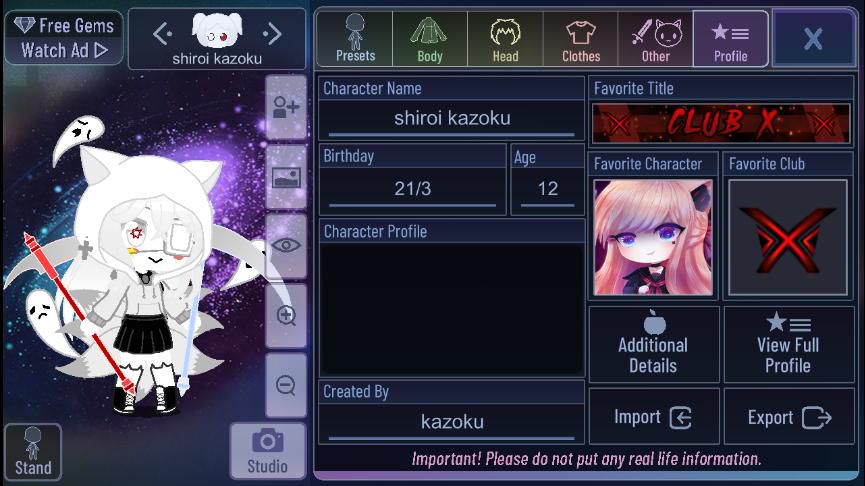Change the Favorite Club emblem
Viewport: 865px width, 486px height.
click(788, 237)
